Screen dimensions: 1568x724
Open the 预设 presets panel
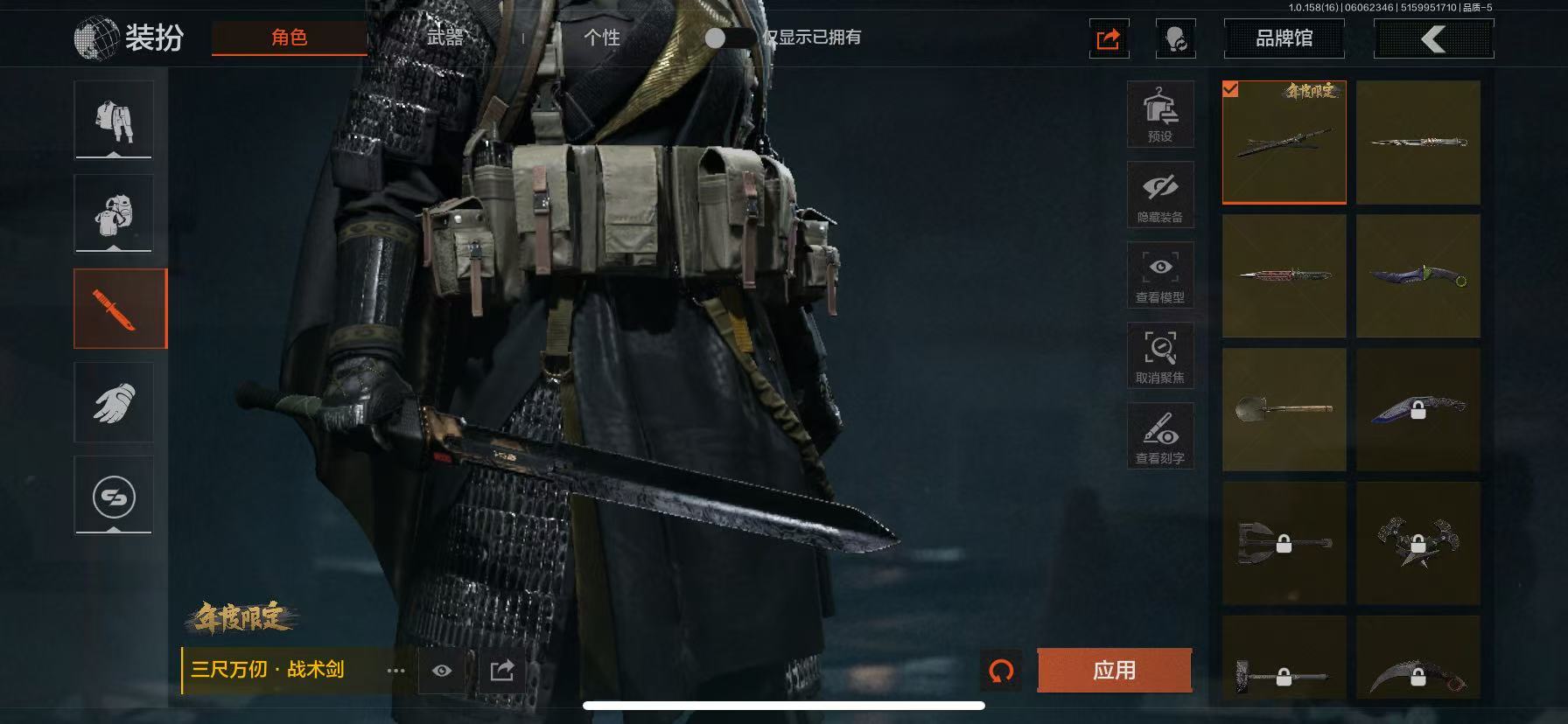(1160, 115)
